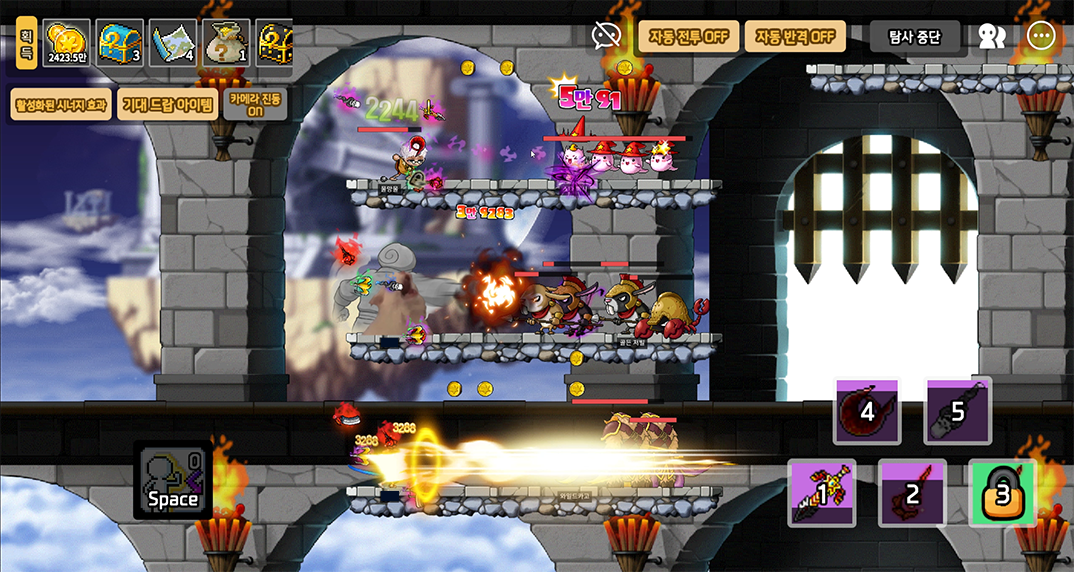The image size is (1074, 572).
Task: Tap the Space dodge skill button
Action: tap(173, 481)
